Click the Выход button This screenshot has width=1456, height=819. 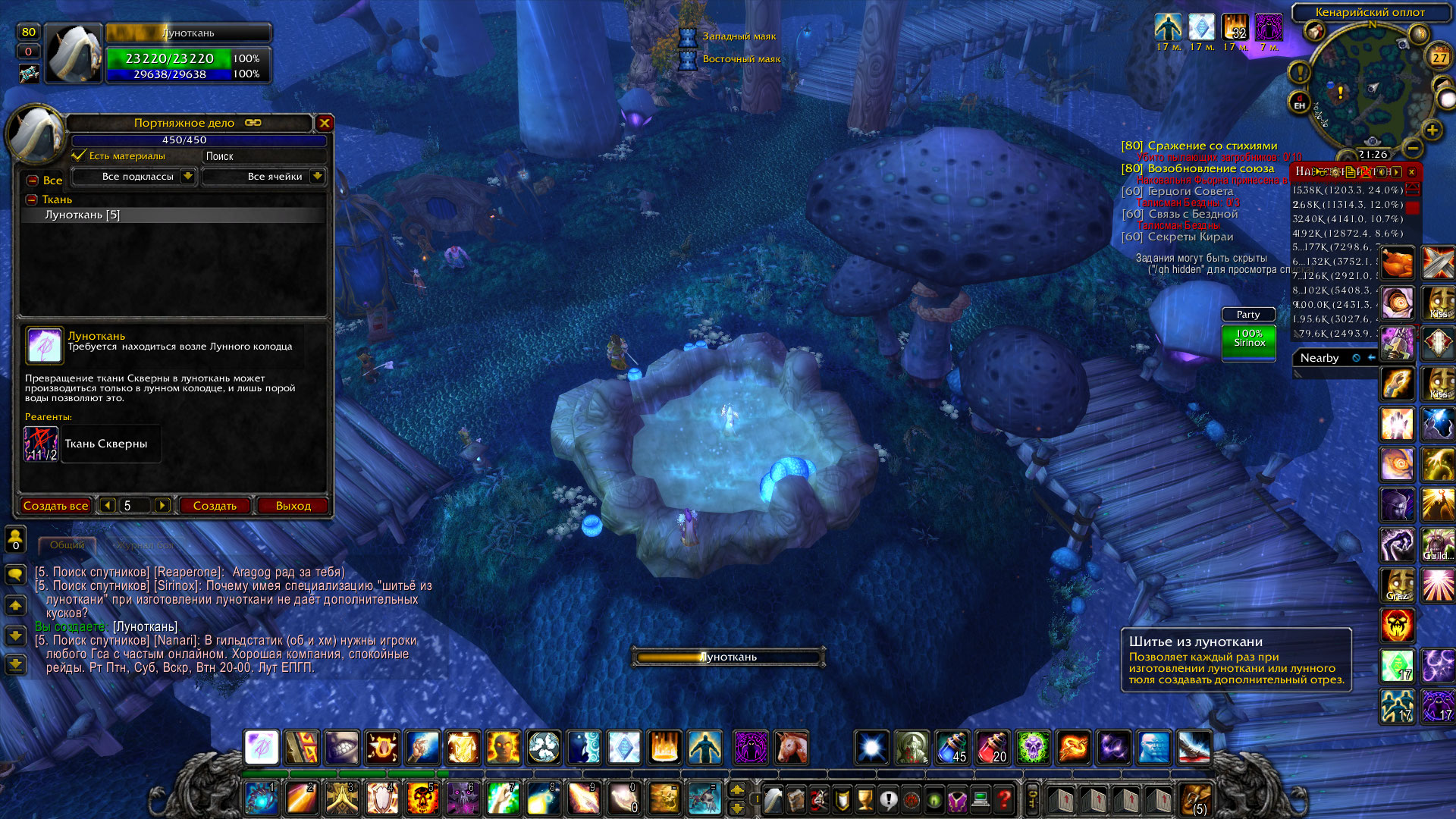pos(293,506)
